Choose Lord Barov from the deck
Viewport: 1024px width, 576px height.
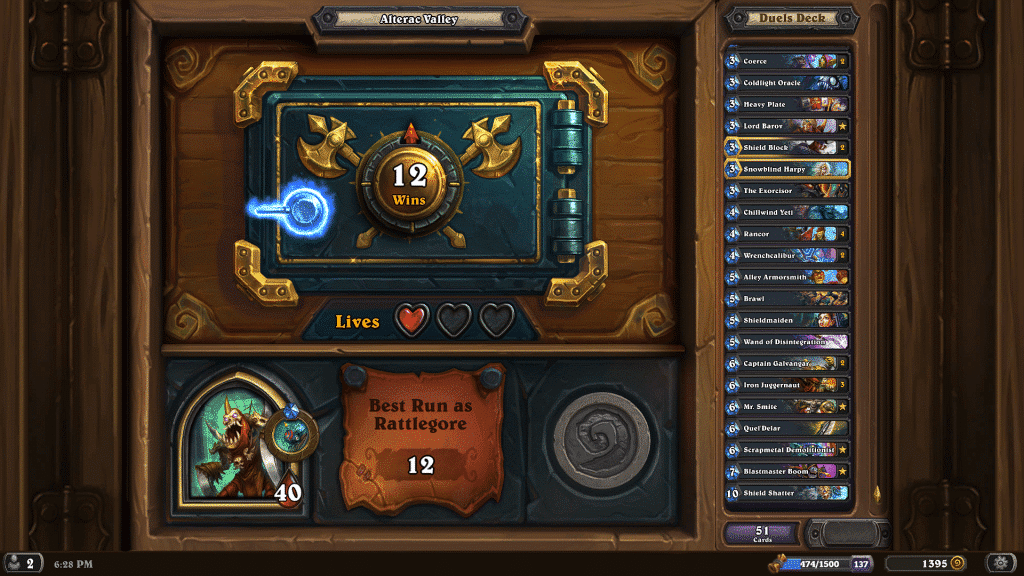pos(788,126)
